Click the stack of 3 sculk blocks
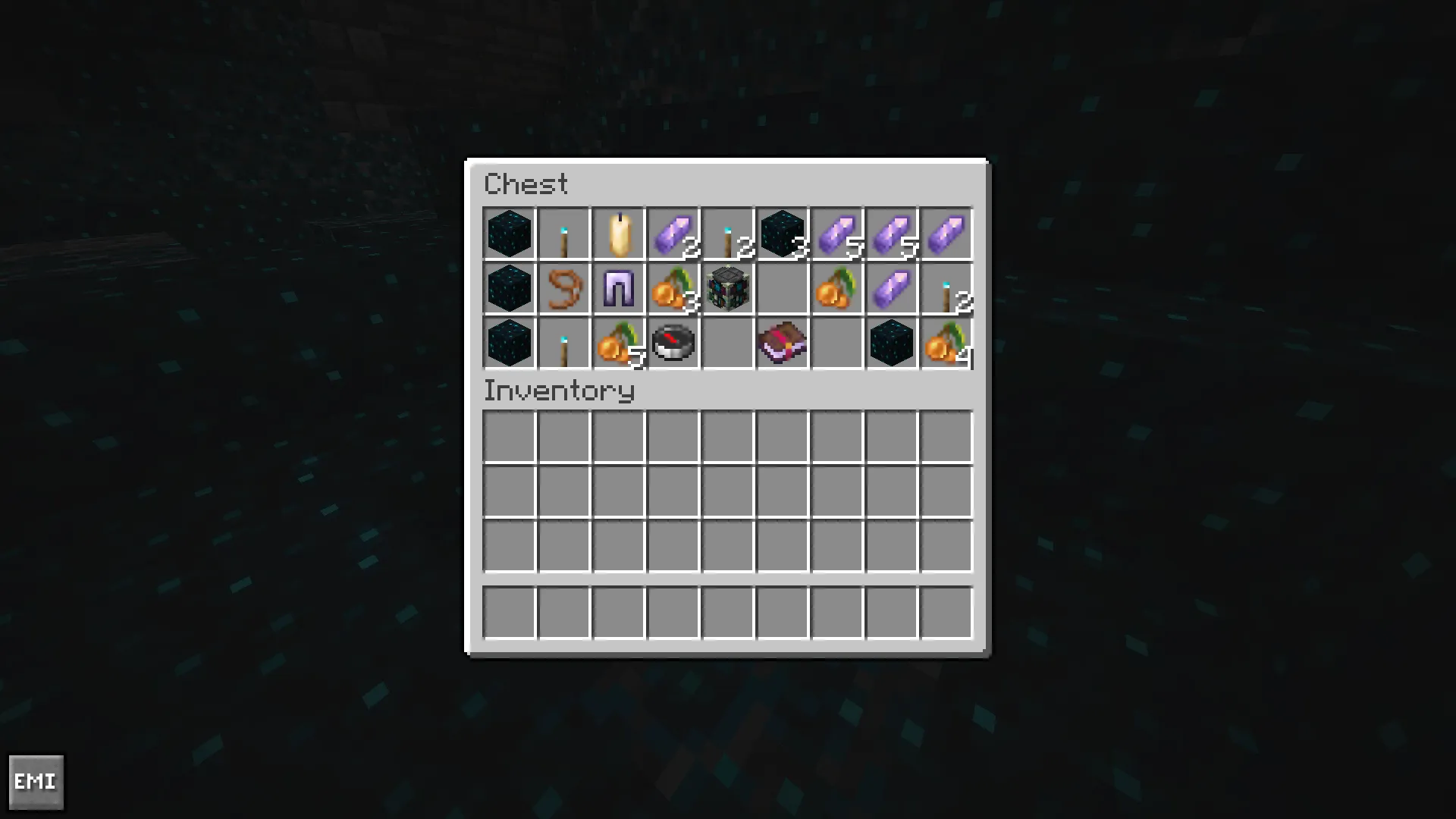This screenshot has width=1456, height=819. 783,233
